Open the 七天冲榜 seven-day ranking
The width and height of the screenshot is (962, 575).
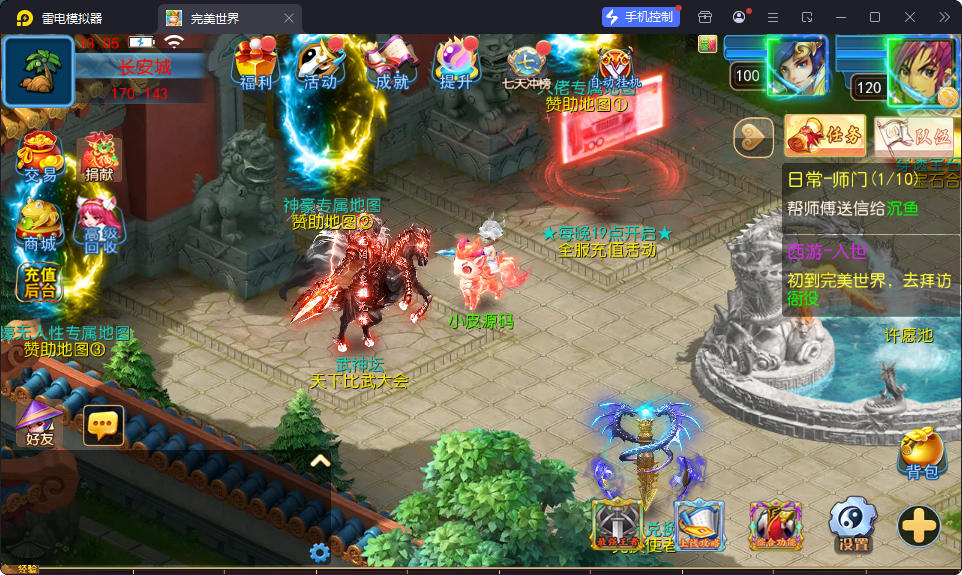(x=526, y=67)
